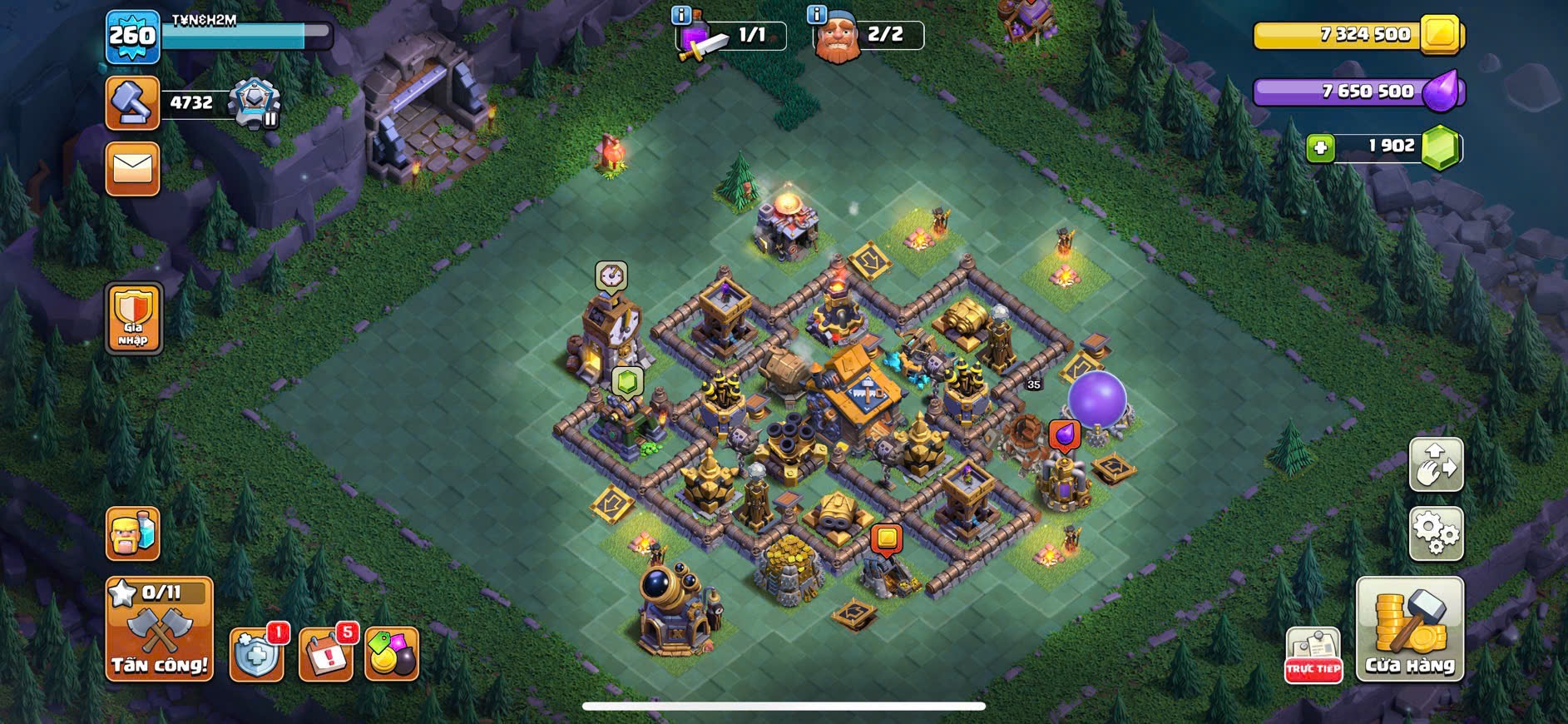Tap the level 260 experience badge

click(132, 37)
